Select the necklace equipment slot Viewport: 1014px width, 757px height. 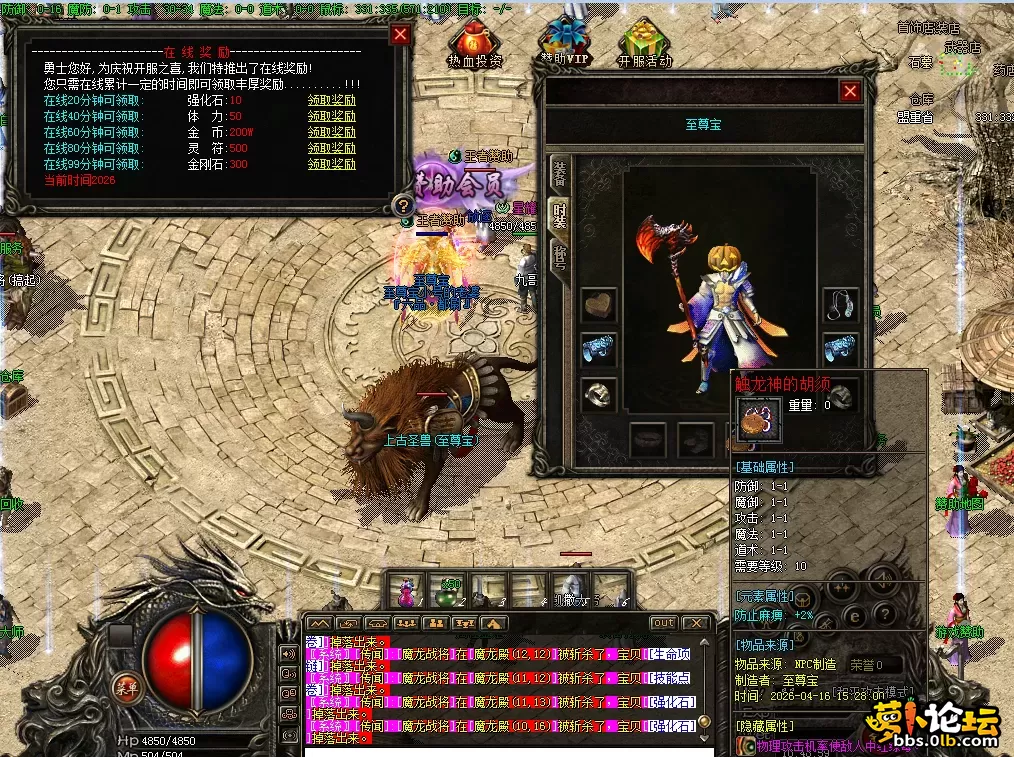click(841, 305)
